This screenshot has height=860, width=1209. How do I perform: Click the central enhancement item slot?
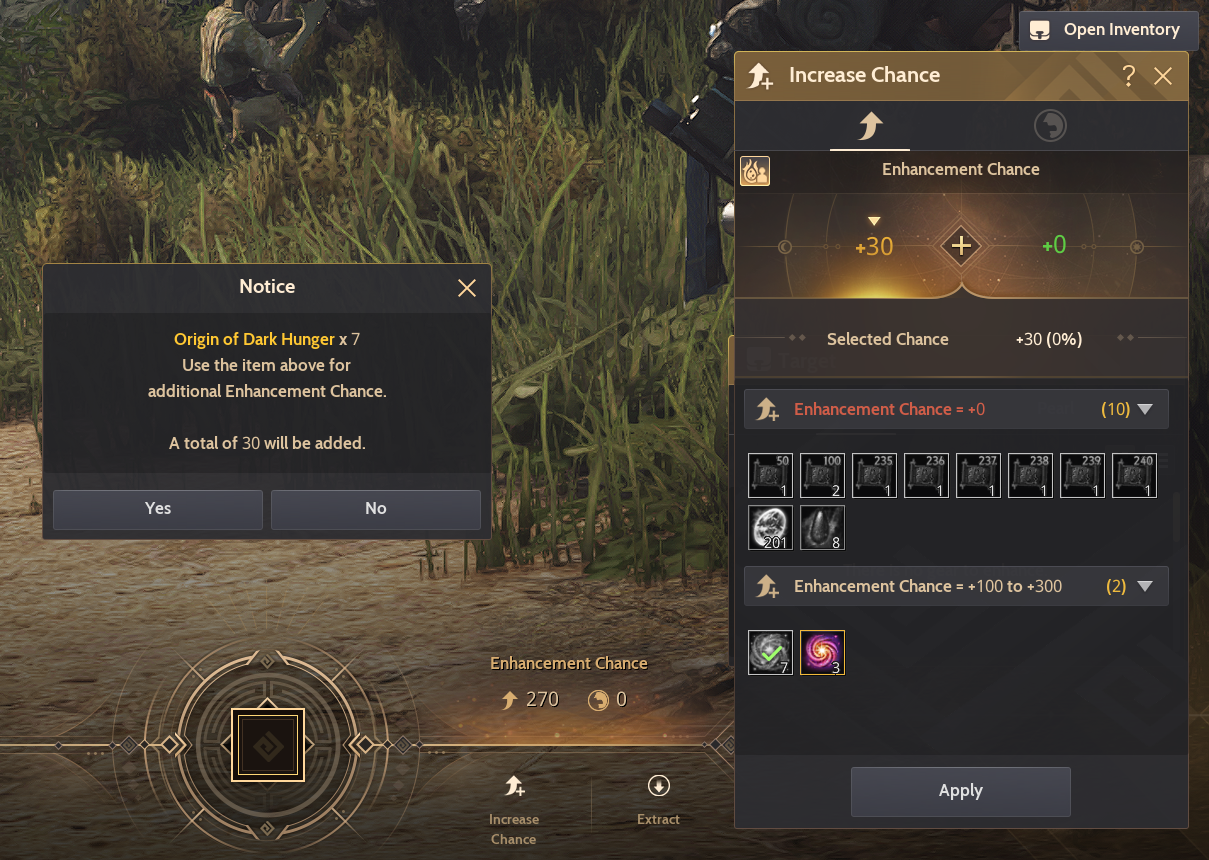pos(267,744)
